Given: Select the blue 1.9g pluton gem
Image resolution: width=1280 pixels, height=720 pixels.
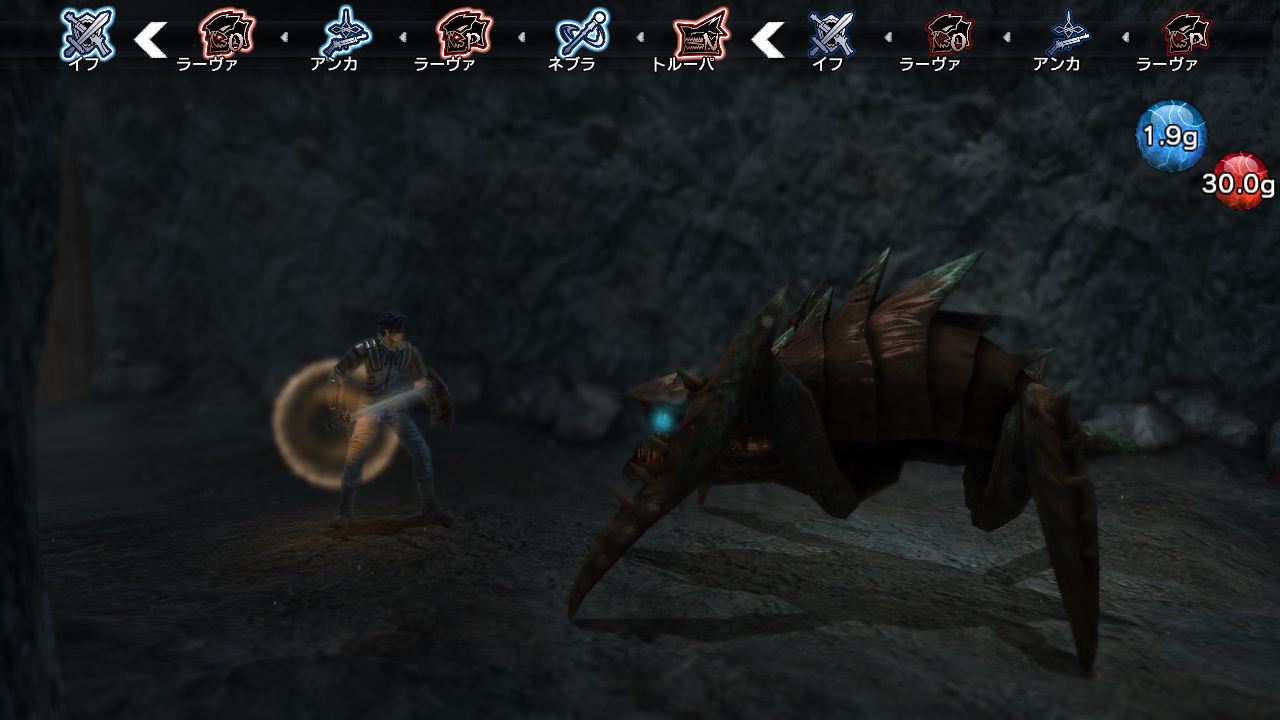Looking at the screenshot, I should pyautogui.click(x=1168, y=135).
